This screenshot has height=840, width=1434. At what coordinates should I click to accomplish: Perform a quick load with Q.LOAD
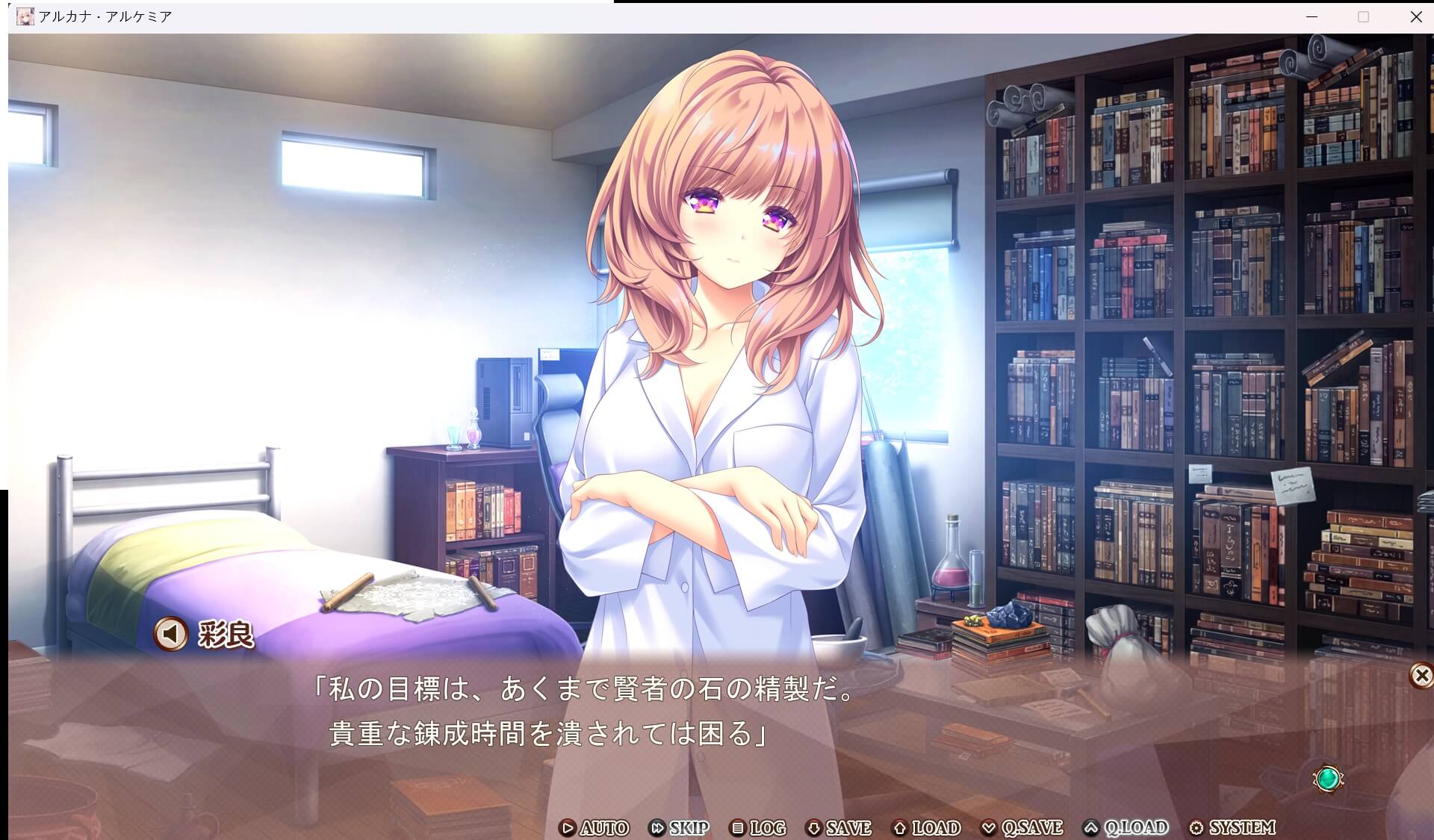1127,828
